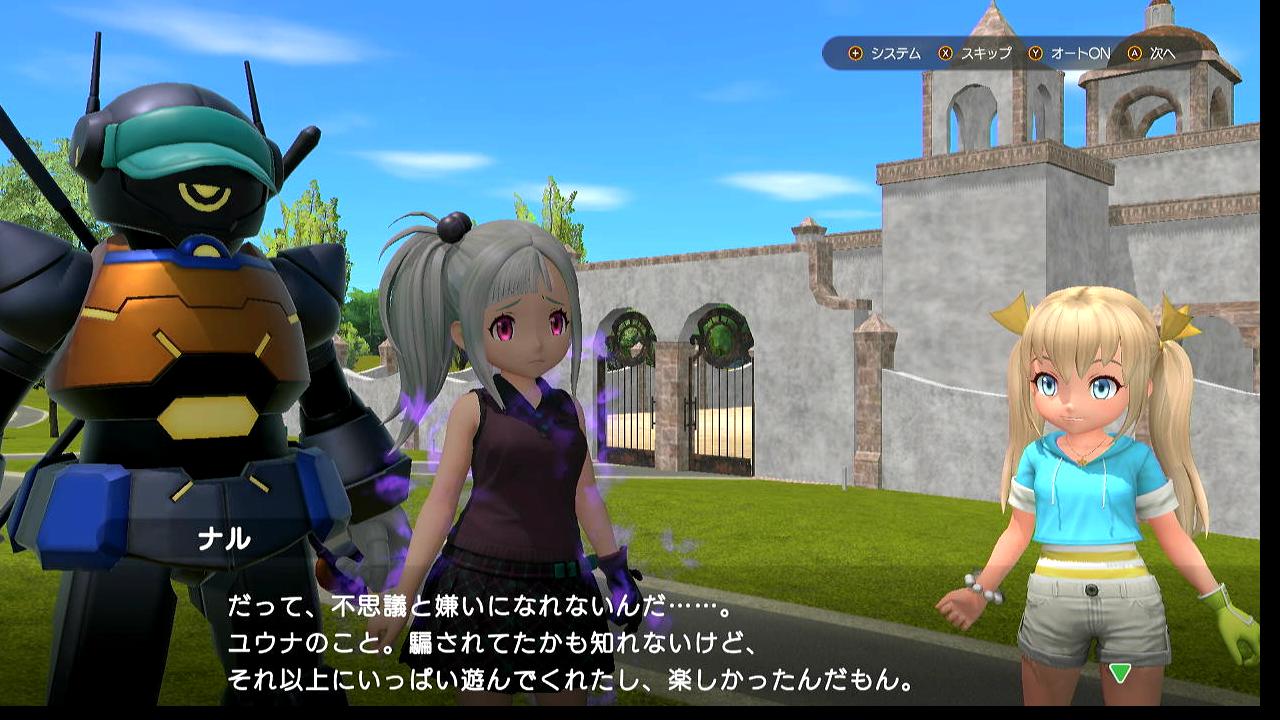1280x720 pixels.
Task: Choose 次へ to go to the next line
Action: (1152, 53)
